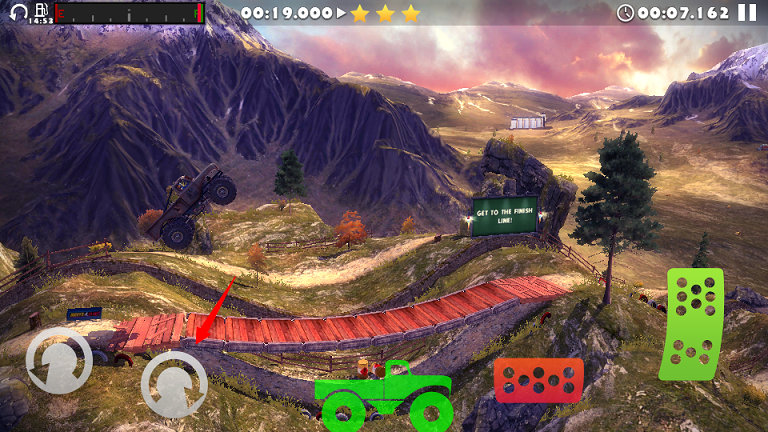Pause the race
The image size is (768, 432).
coord(747,13)
